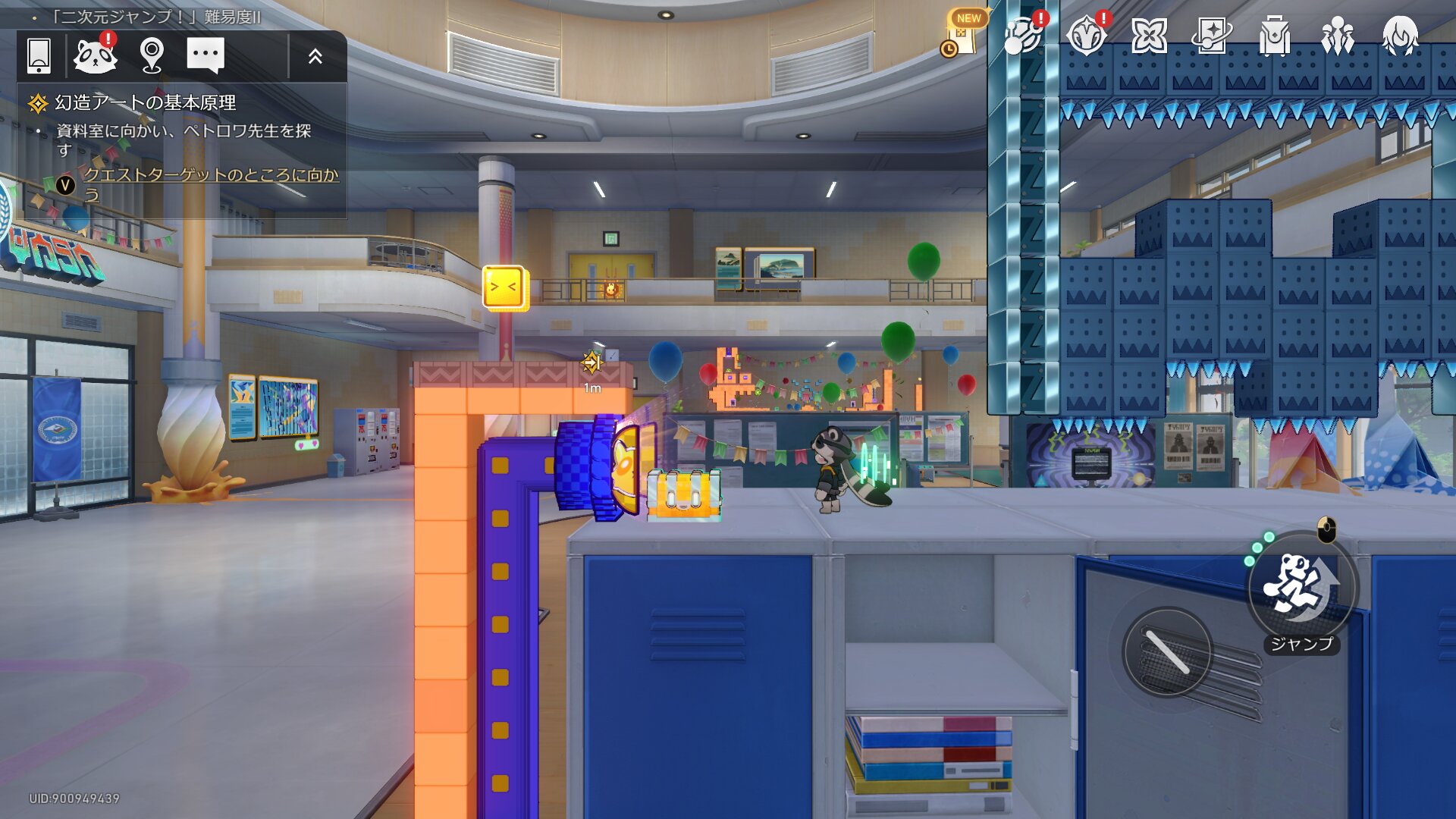Viewport: 1456px width, 819px height.
Task: Open the chat speech bubble
Action: pos(205,55)
